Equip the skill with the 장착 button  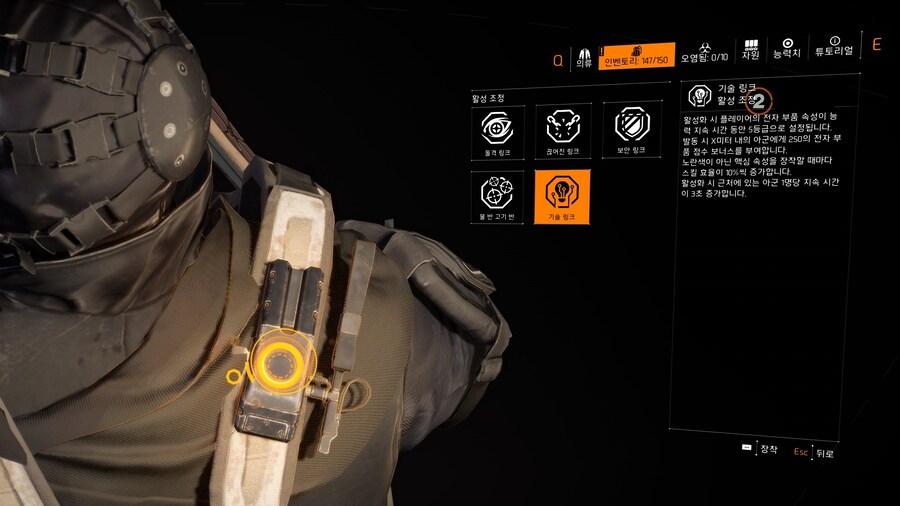click(x=761, y=449)
